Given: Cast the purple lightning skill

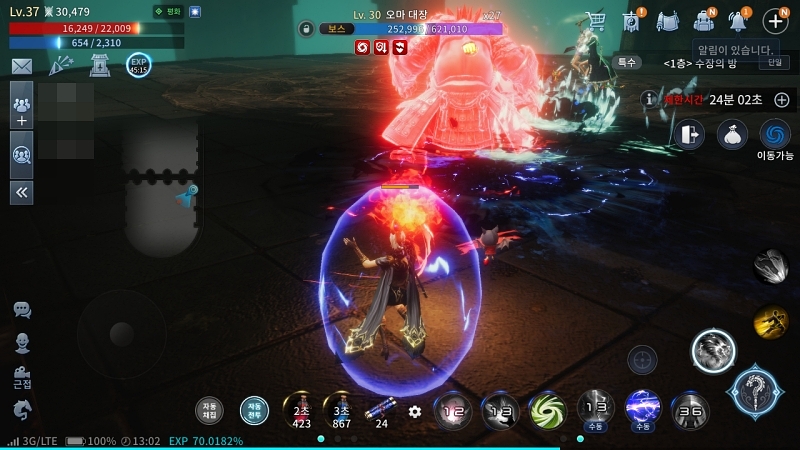Looking at the screenshot, I should pos(642,407).
